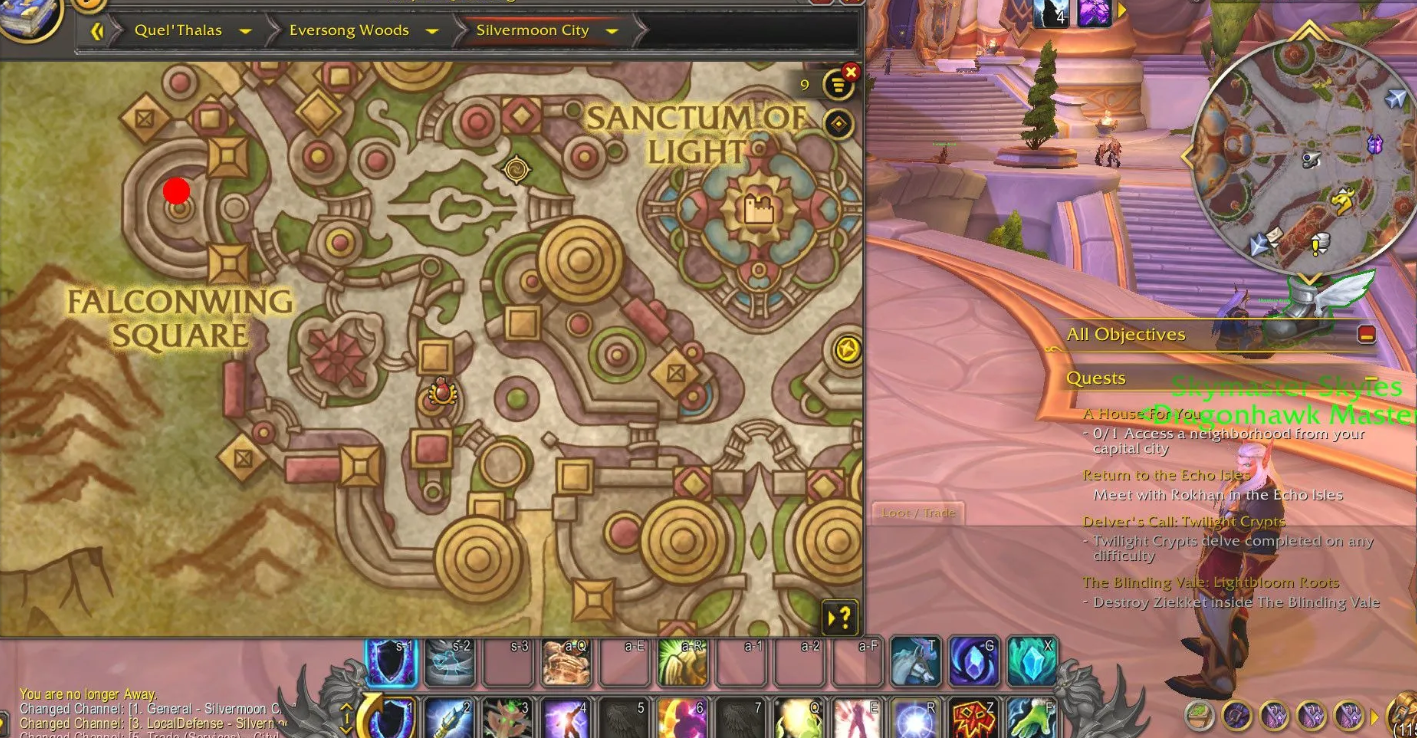The width and height of the screenshot is (1417, 738).
Task: Open the Quel'Thalas map dropdown
Action: point(245,31)
